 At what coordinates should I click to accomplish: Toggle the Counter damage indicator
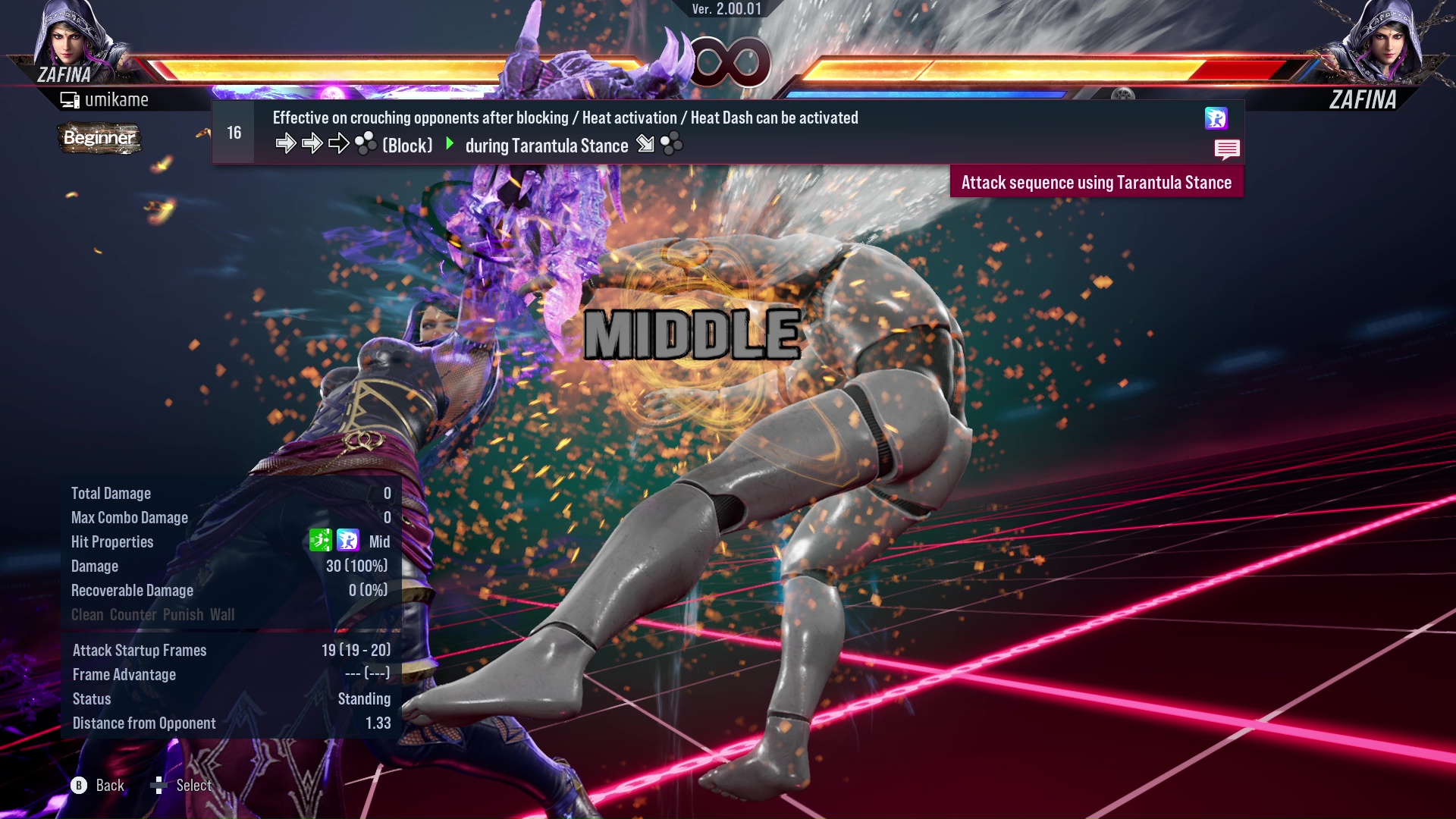133,615
